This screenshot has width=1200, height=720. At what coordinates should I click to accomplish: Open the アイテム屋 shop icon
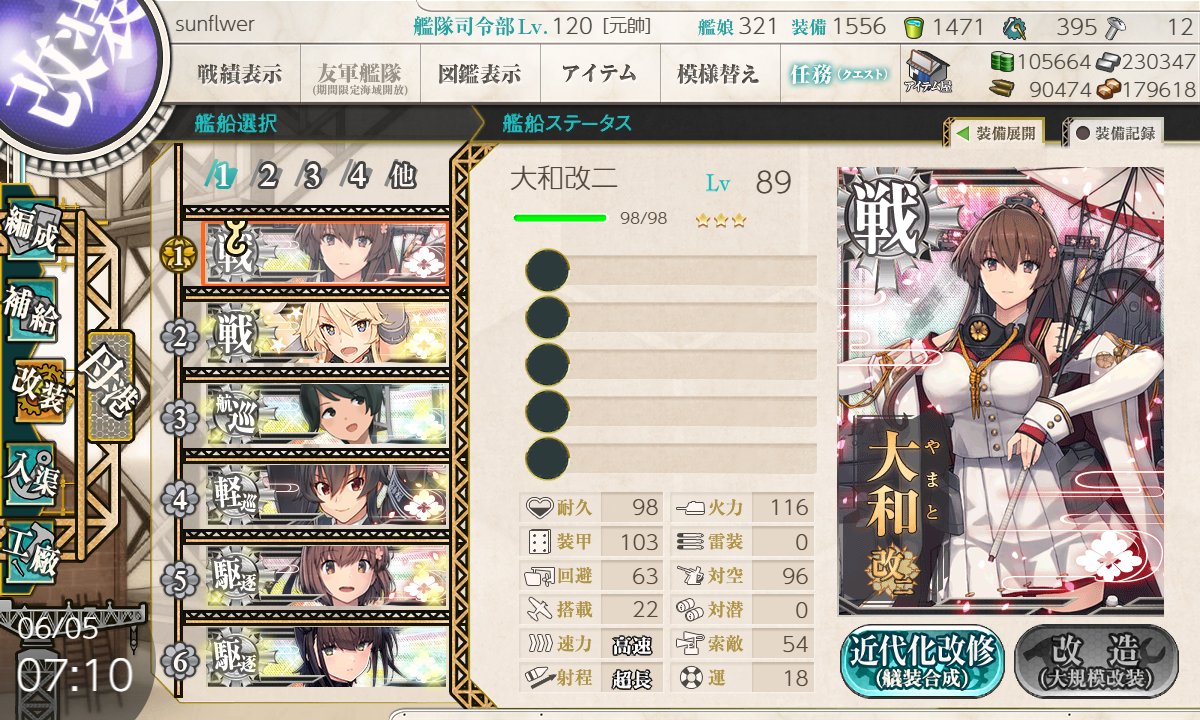(x=927, y=72)
